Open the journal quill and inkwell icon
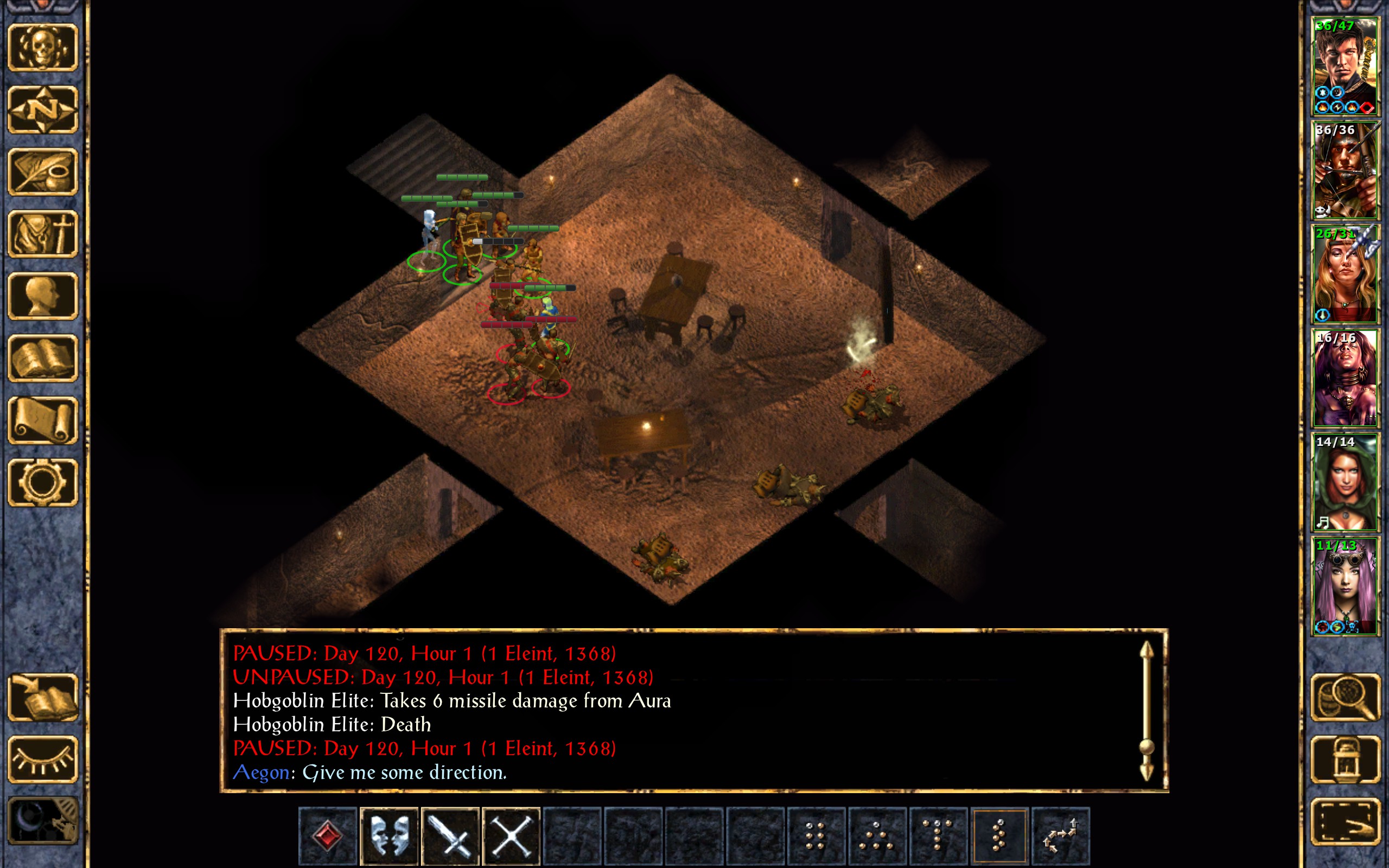 click(42, 171)
